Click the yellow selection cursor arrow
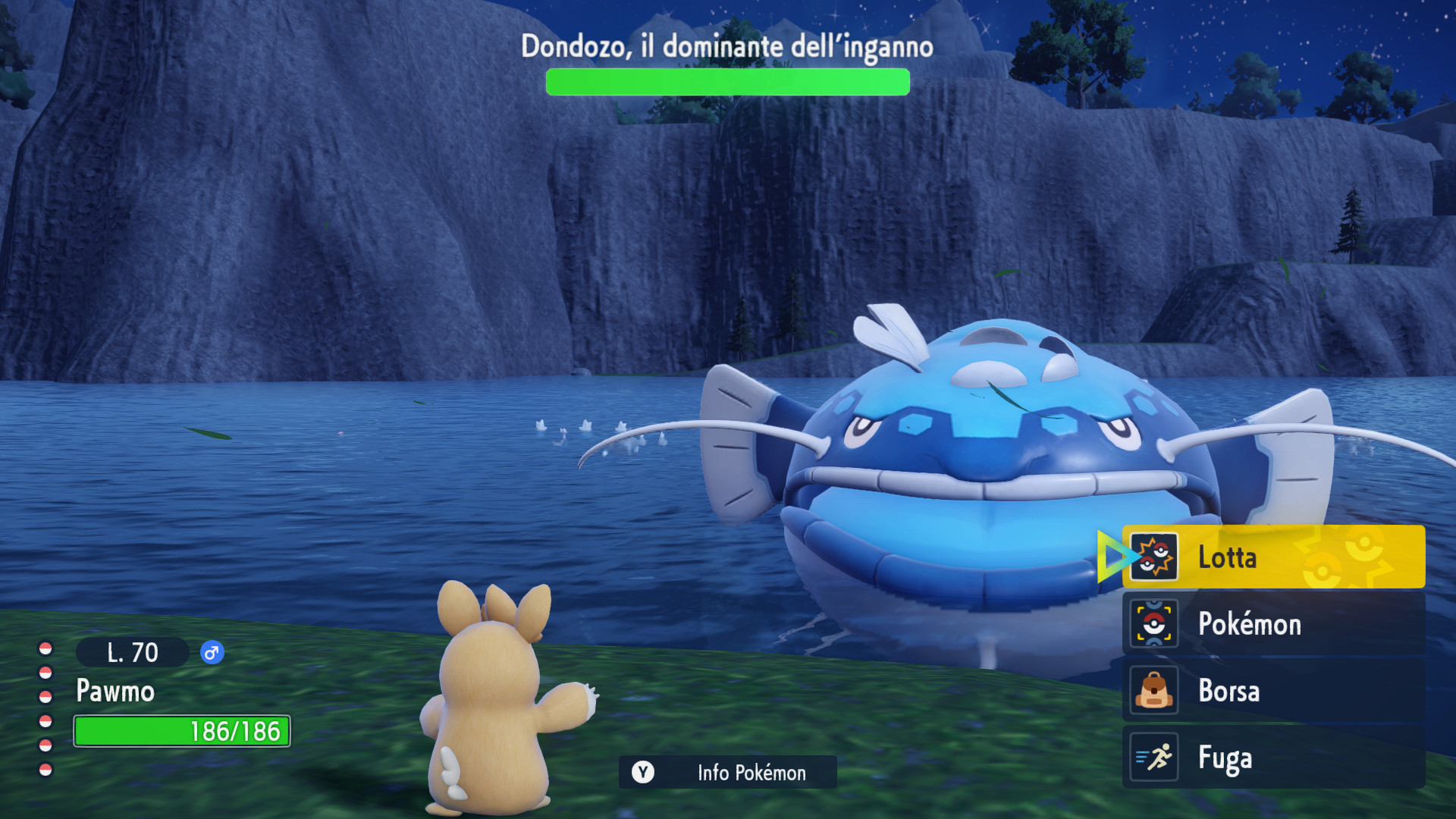The width and height of the screenshot is (1456, 819). pos(1111,557)
